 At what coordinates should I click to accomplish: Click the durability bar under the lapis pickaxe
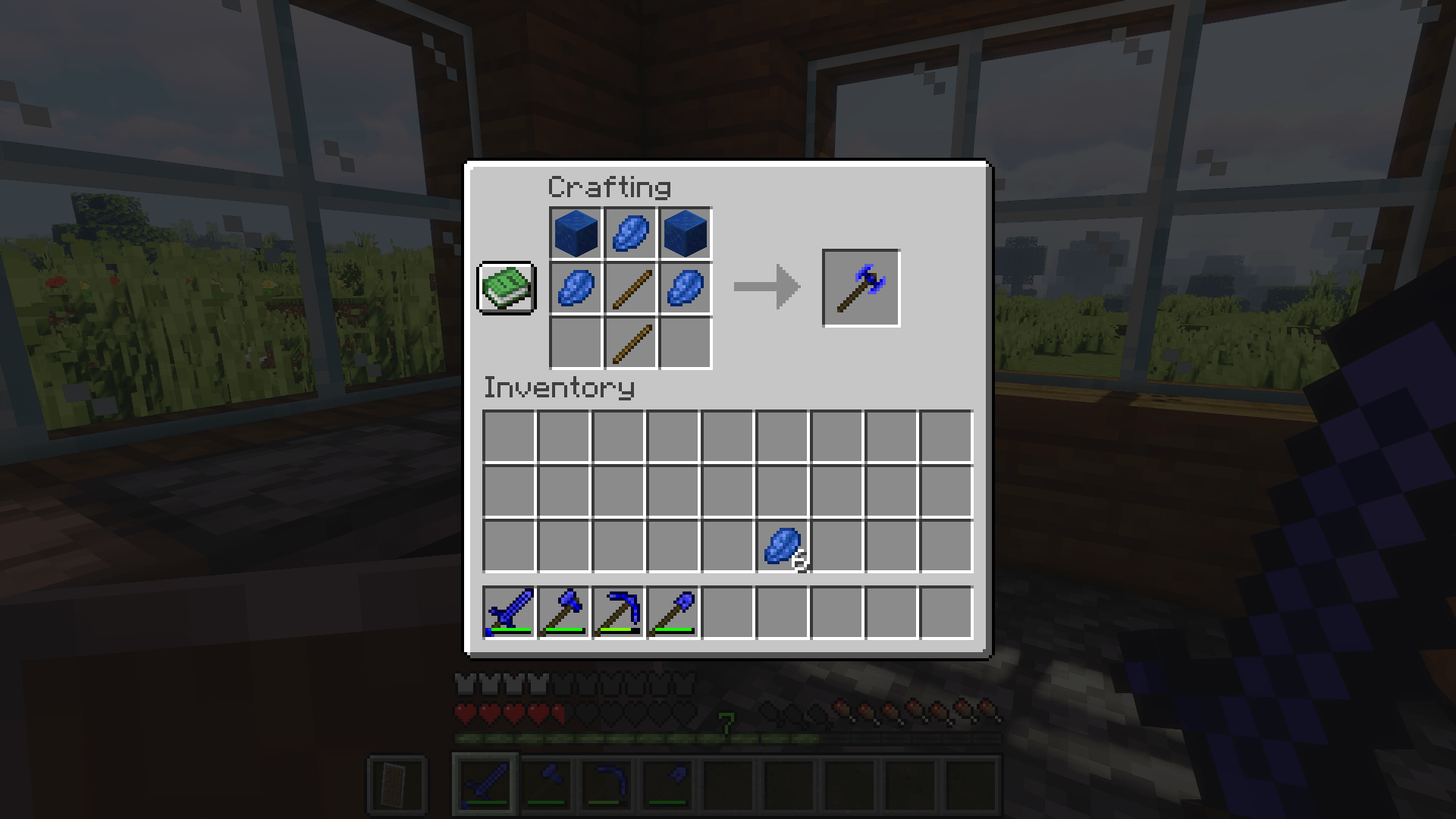click(x=617, y=631)
